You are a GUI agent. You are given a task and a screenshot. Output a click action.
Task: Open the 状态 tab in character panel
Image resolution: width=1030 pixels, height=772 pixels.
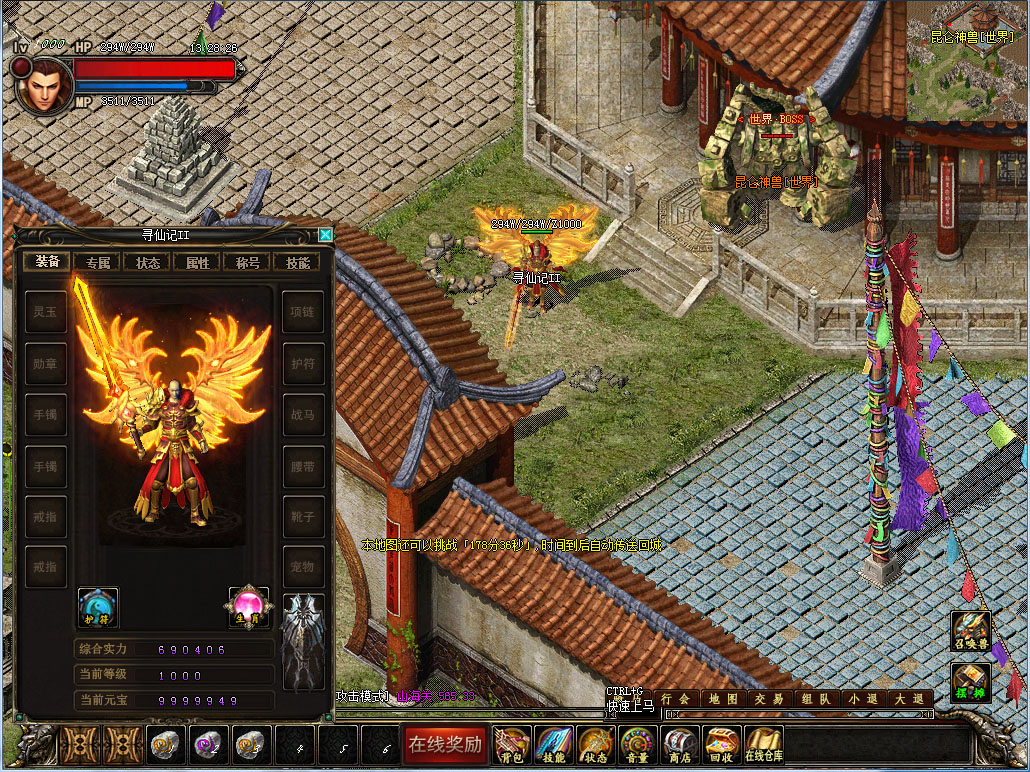(148, 263)
